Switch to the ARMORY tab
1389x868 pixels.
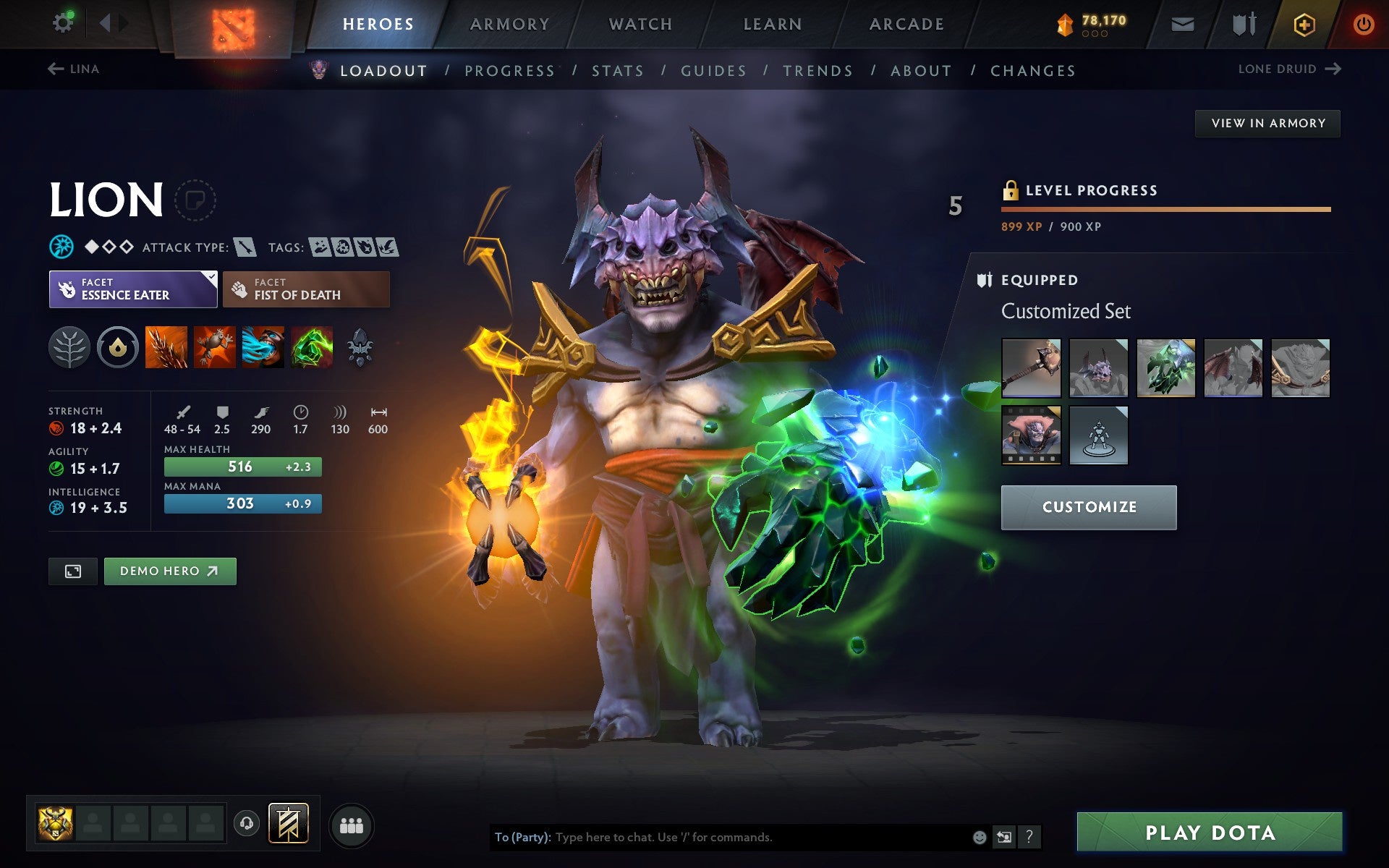[509, 23]
